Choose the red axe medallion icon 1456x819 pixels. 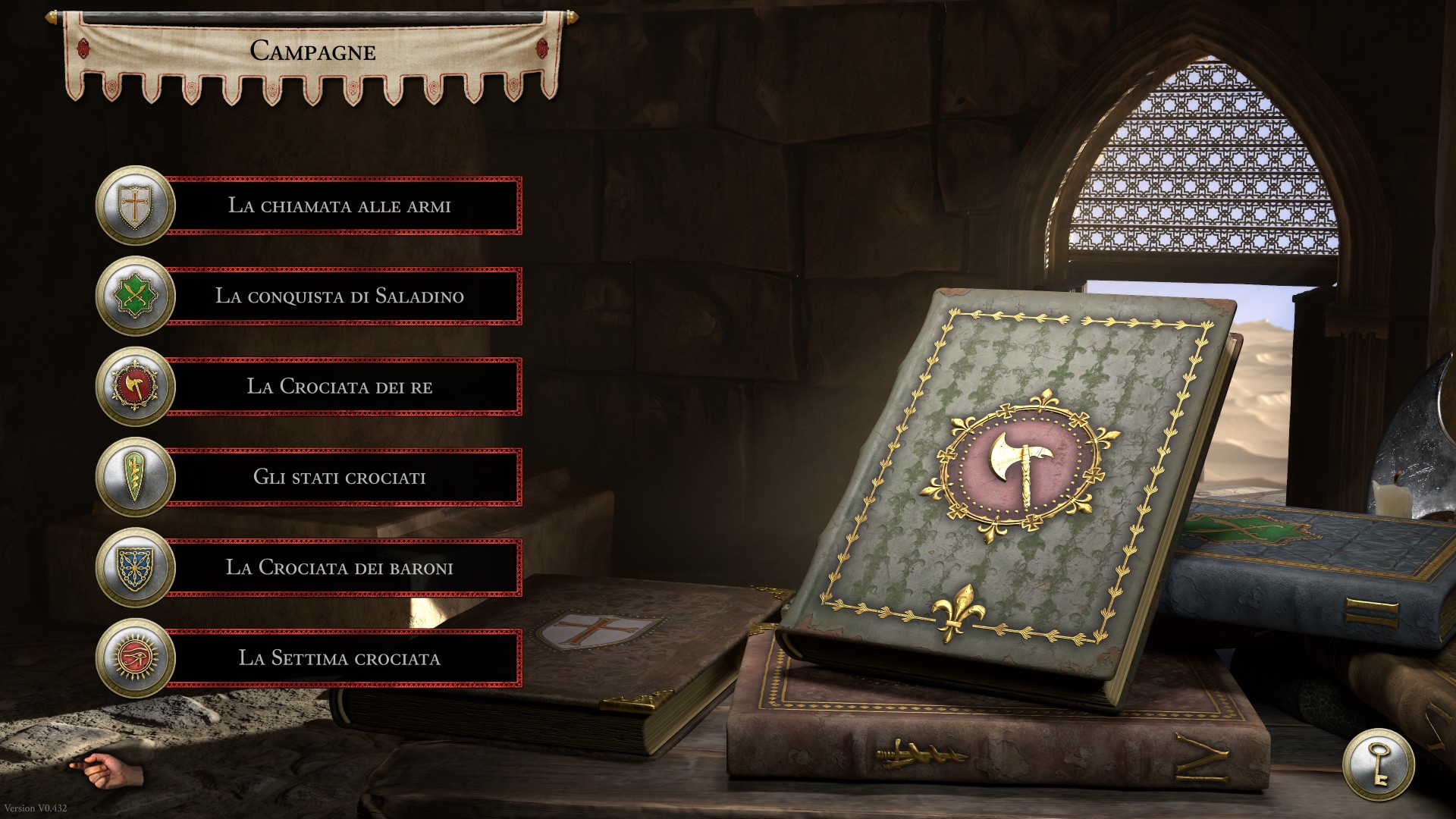click(x=135, y=387)
